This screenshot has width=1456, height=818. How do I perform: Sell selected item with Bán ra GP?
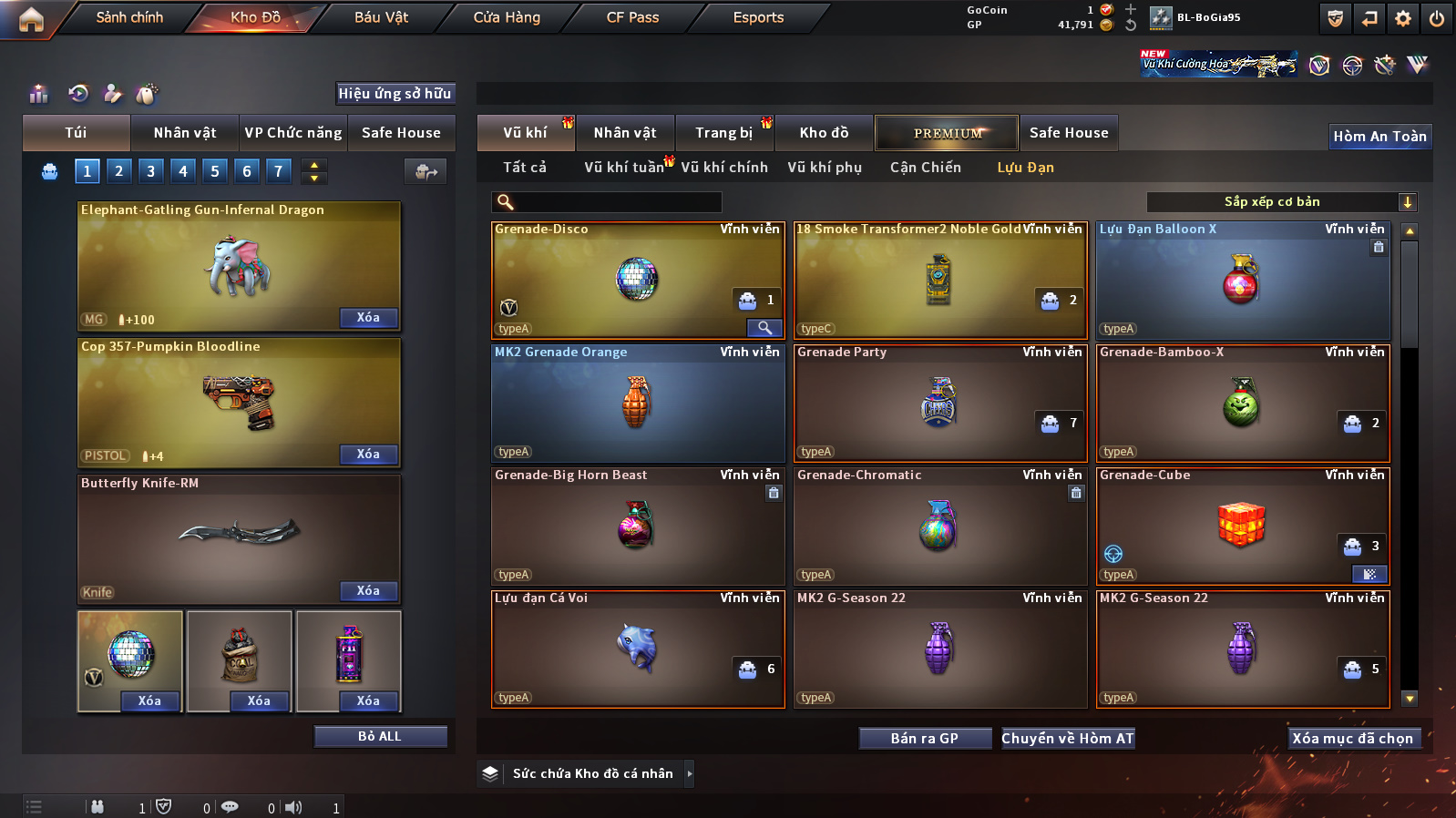coord(925,739)
